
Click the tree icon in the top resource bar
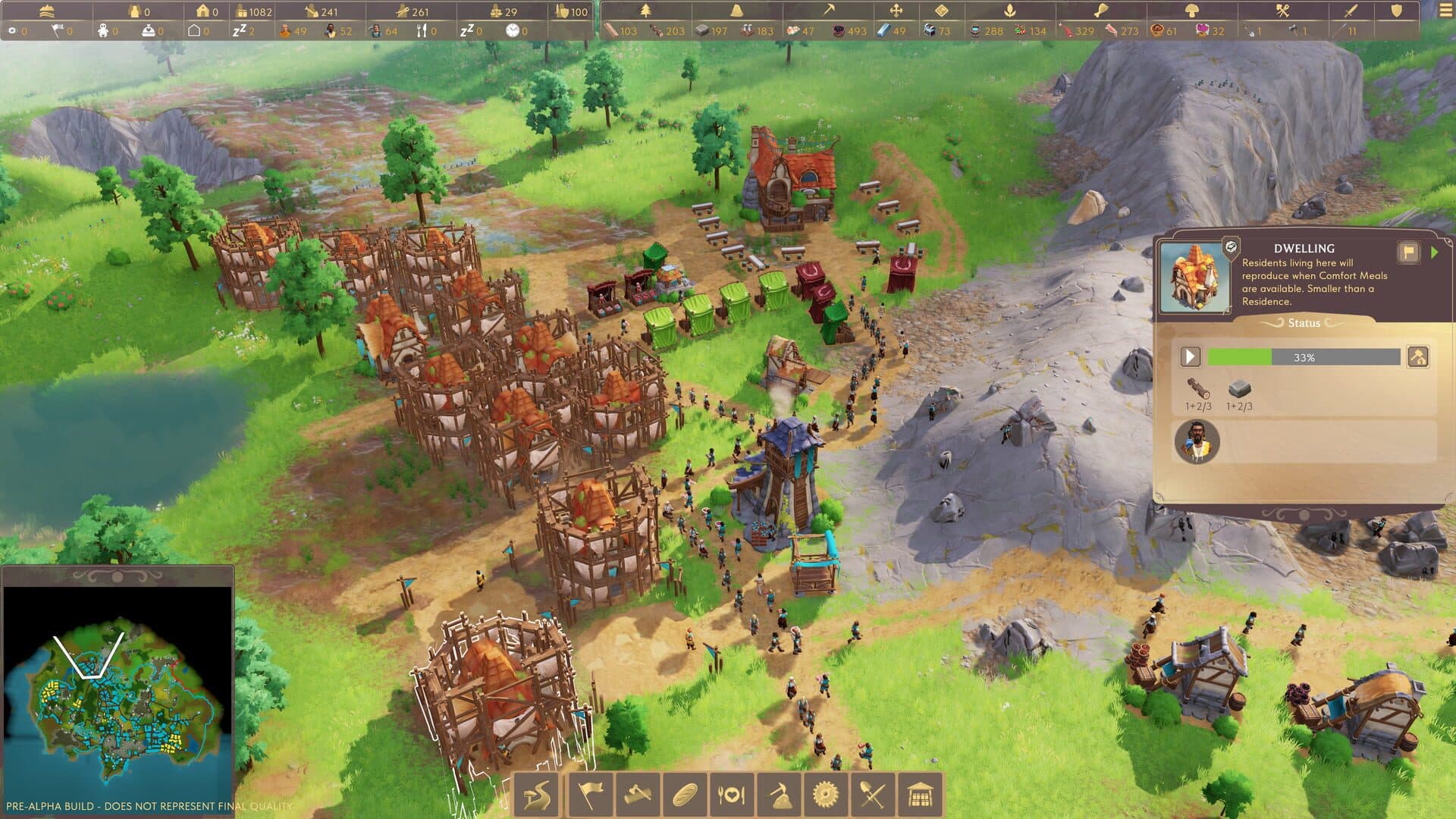click(647, 10)
